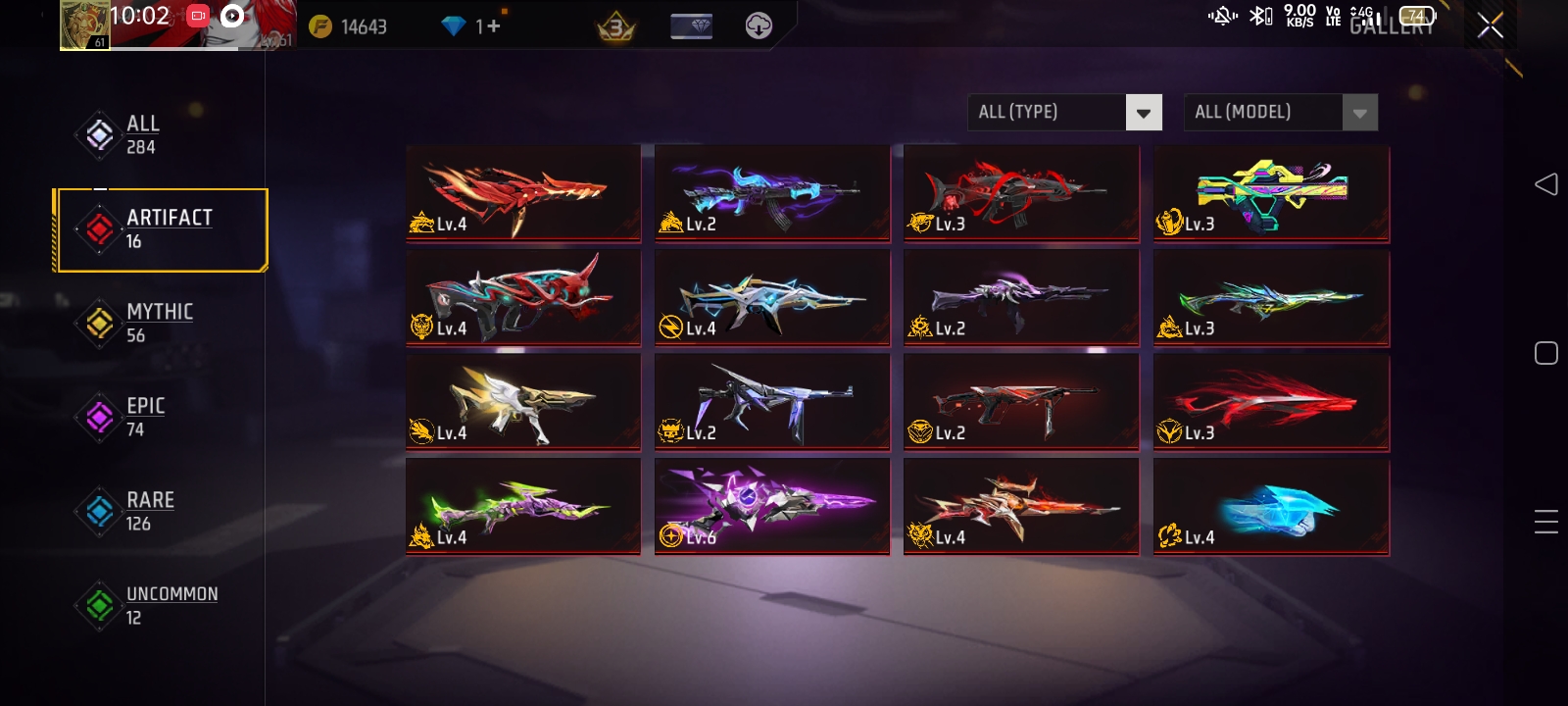Add diamonds via the diamond counter
This screenshot has height=706, width=1568.
click(x=488, y=26)
